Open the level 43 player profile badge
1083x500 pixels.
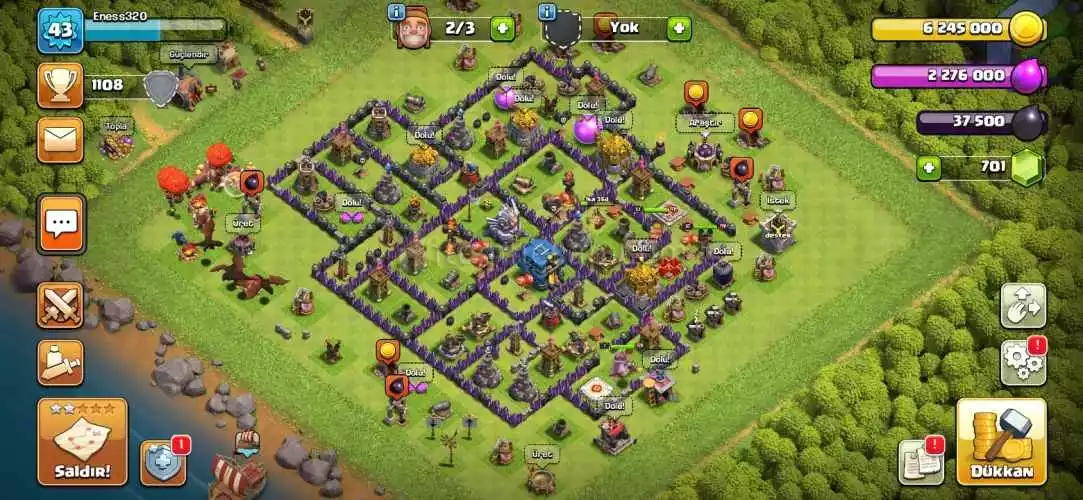click(x=60, y=31)
